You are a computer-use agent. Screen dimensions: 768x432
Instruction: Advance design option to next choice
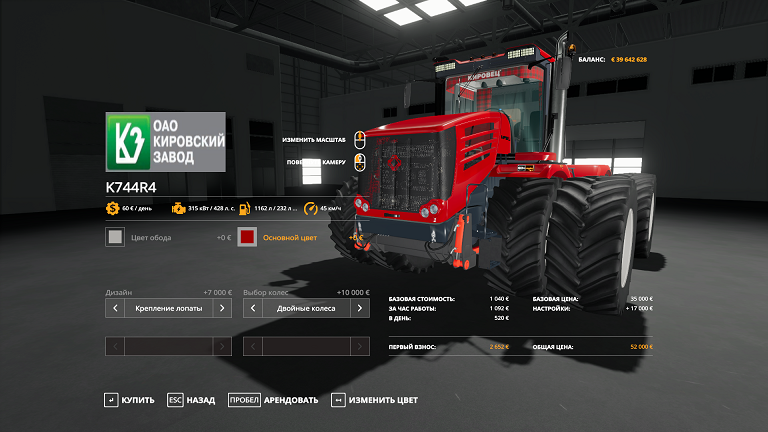click(222, 308)
